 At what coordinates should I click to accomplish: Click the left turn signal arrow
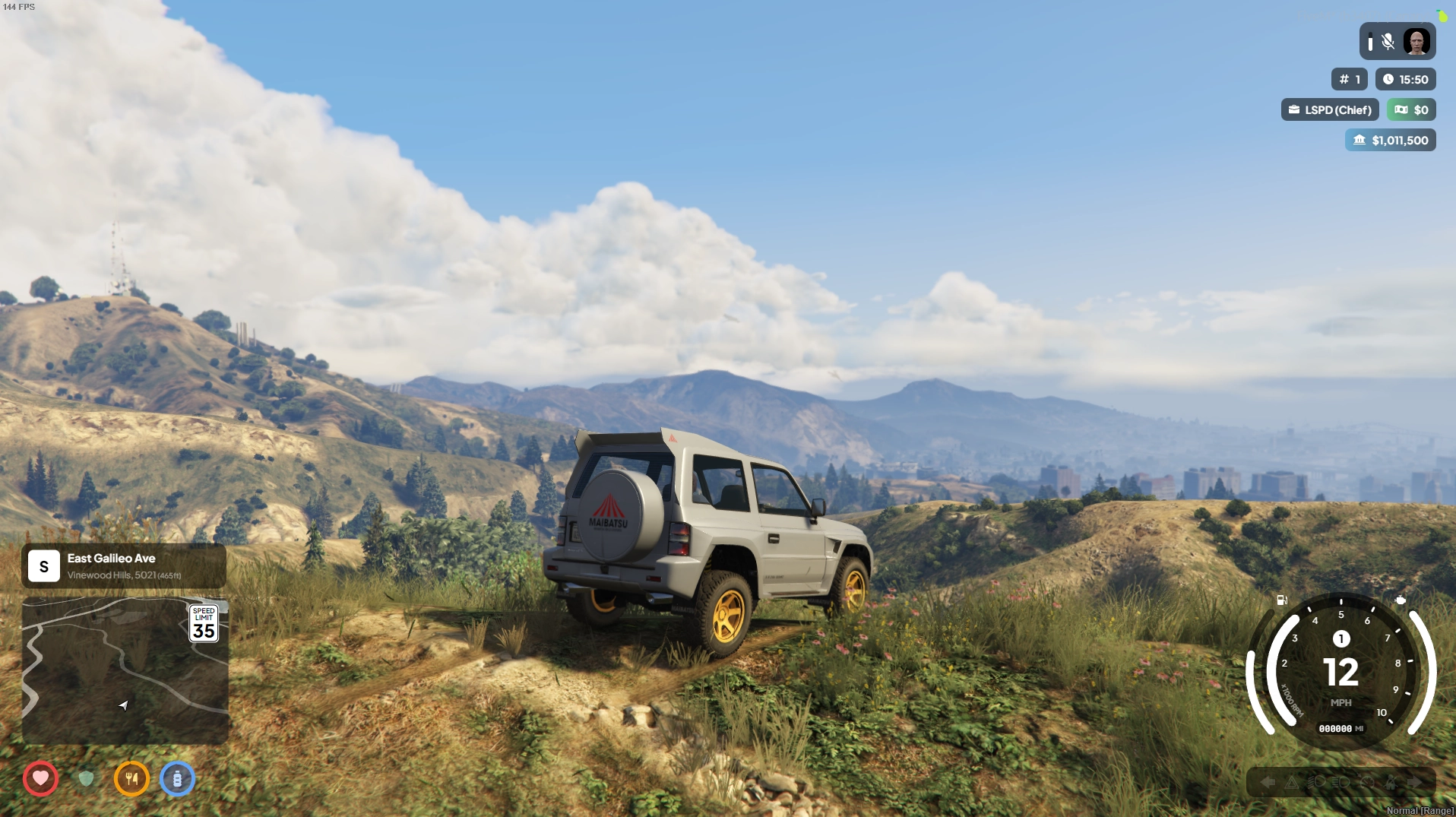pos(1268,782)
